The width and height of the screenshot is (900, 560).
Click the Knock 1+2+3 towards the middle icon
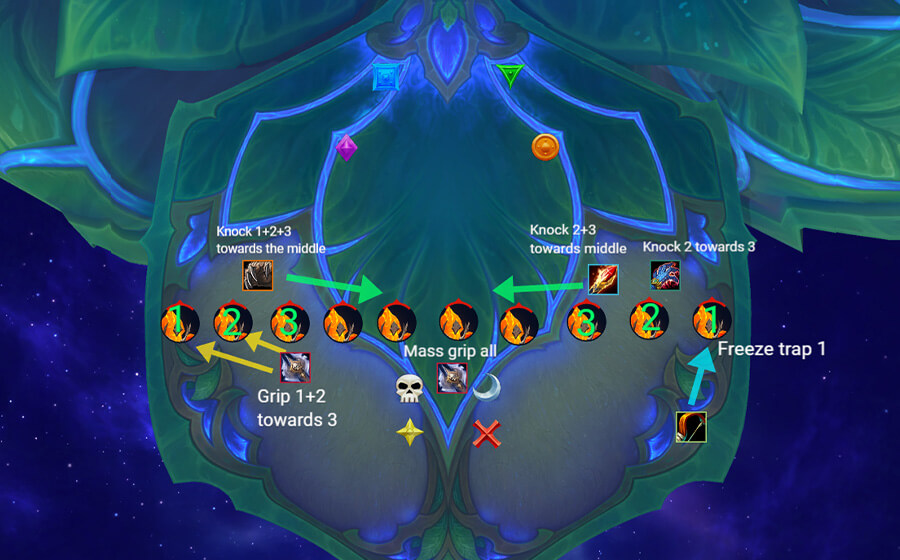pyautogui.click(x=257, y=276)
